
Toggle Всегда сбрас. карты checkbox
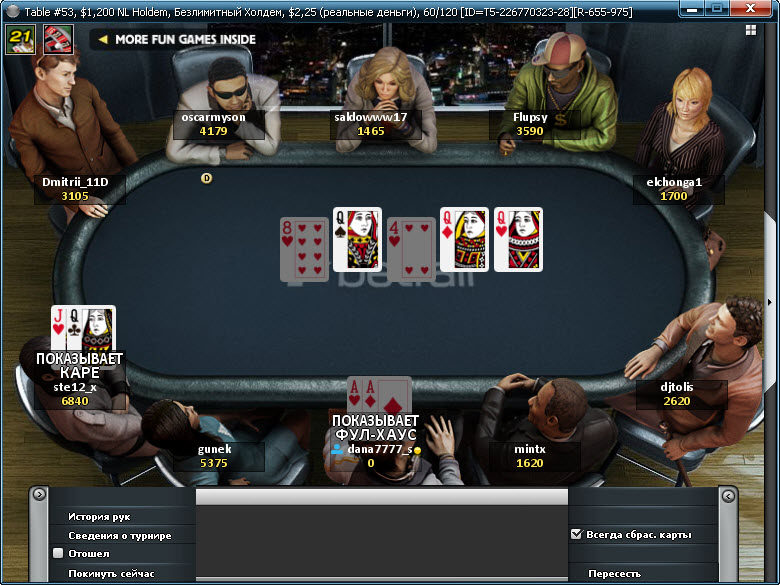(x=576, y=534)
